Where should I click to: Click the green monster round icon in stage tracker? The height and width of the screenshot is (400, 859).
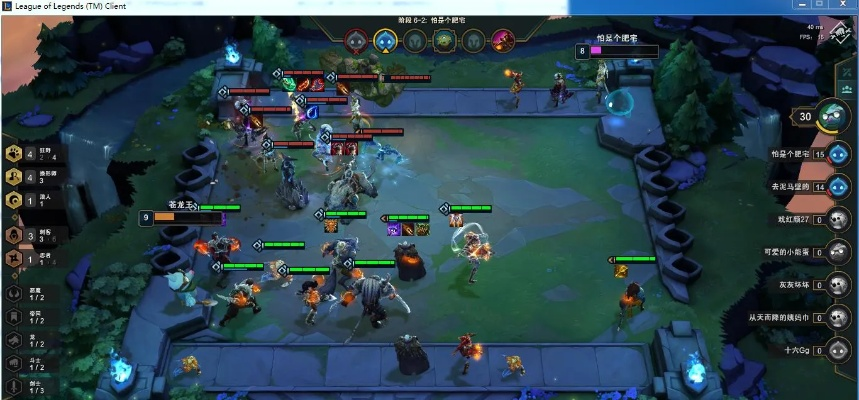click(444, 41)
